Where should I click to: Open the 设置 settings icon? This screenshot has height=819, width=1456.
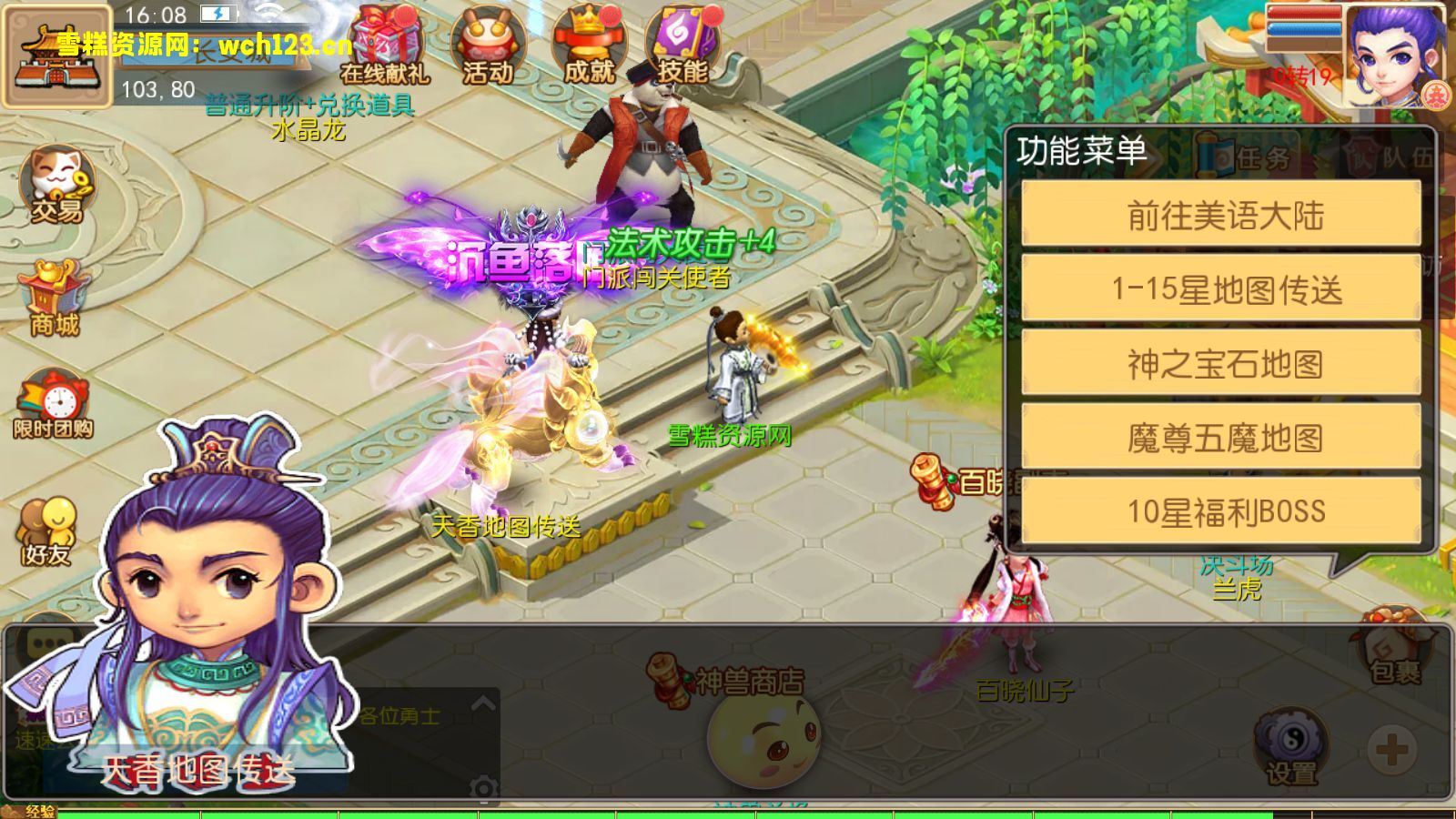click(1292, 746)
